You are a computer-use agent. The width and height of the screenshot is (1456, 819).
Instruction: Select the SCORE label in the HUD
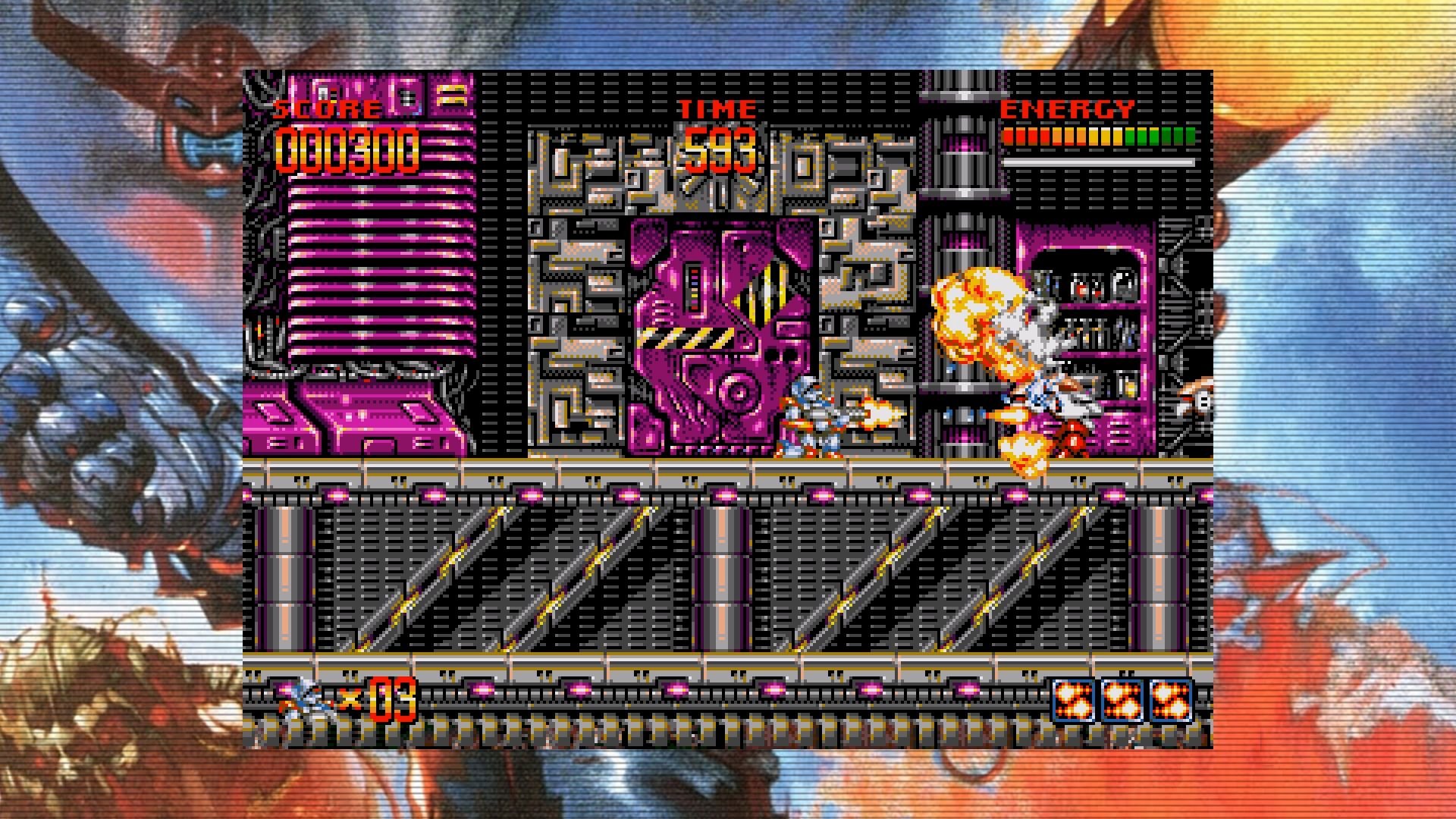point(326,108)
